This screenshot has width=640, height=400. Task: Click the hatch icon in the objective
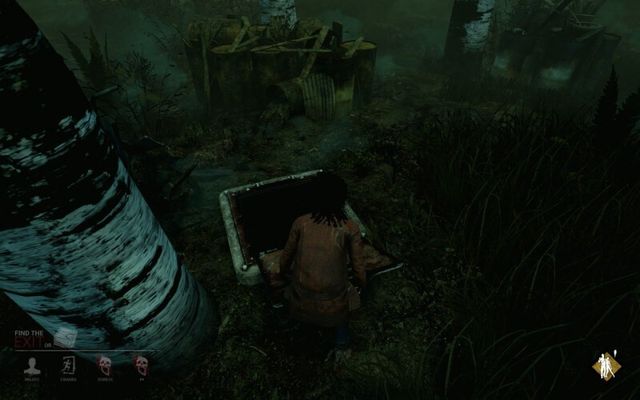coord(66,339)
